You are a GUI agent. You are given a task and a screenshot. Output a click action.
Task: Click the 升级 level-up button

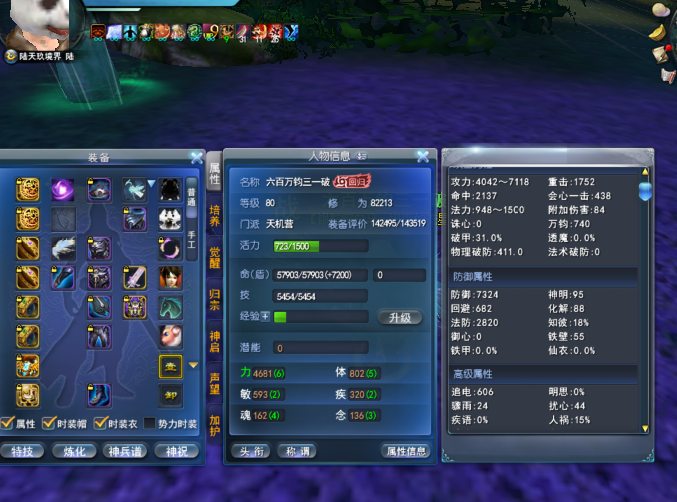click(x=400, y=317)
